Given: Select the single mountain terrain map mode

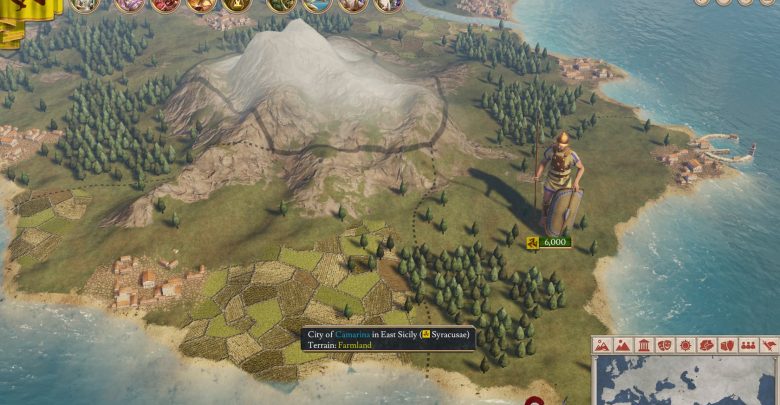Looking at the screenshot, I should [x=623, y=346].
